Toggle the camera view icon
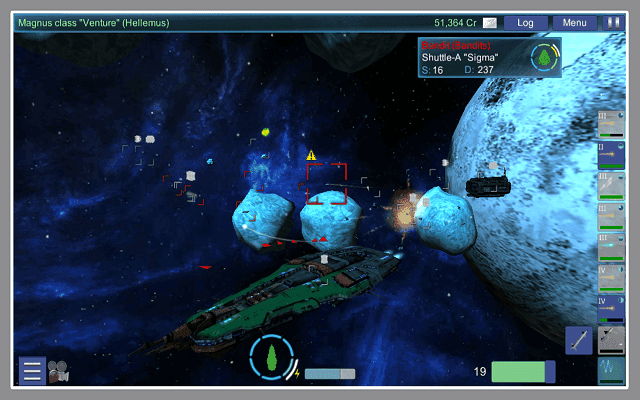This screenshot has width=640, height=400. [x=58, y=372]
